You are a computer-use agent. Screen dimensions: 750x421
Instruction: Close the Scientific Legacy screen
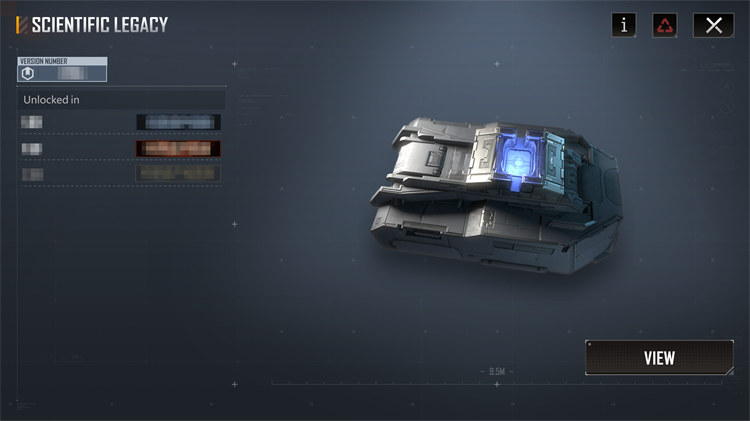(713, 25)
